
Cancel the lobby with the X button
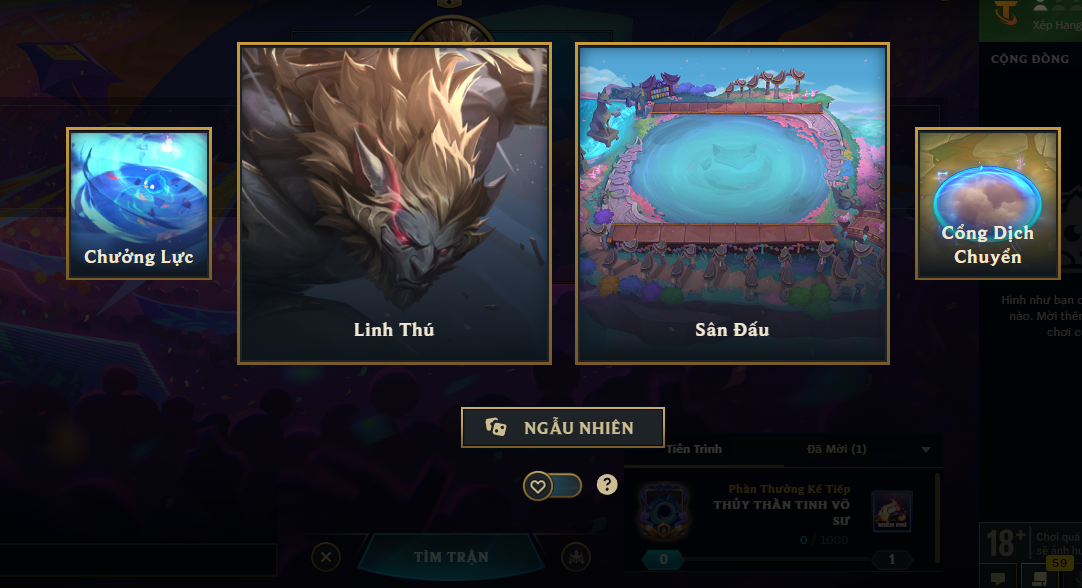(x=327, y=557)
